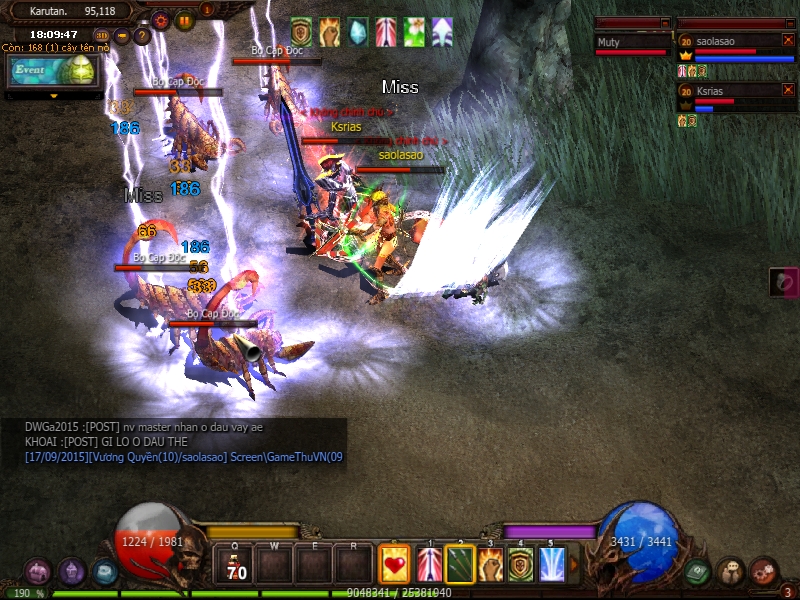Click the orange pause button
Screen dimensions: 800x600
click(x=185, y=20)
